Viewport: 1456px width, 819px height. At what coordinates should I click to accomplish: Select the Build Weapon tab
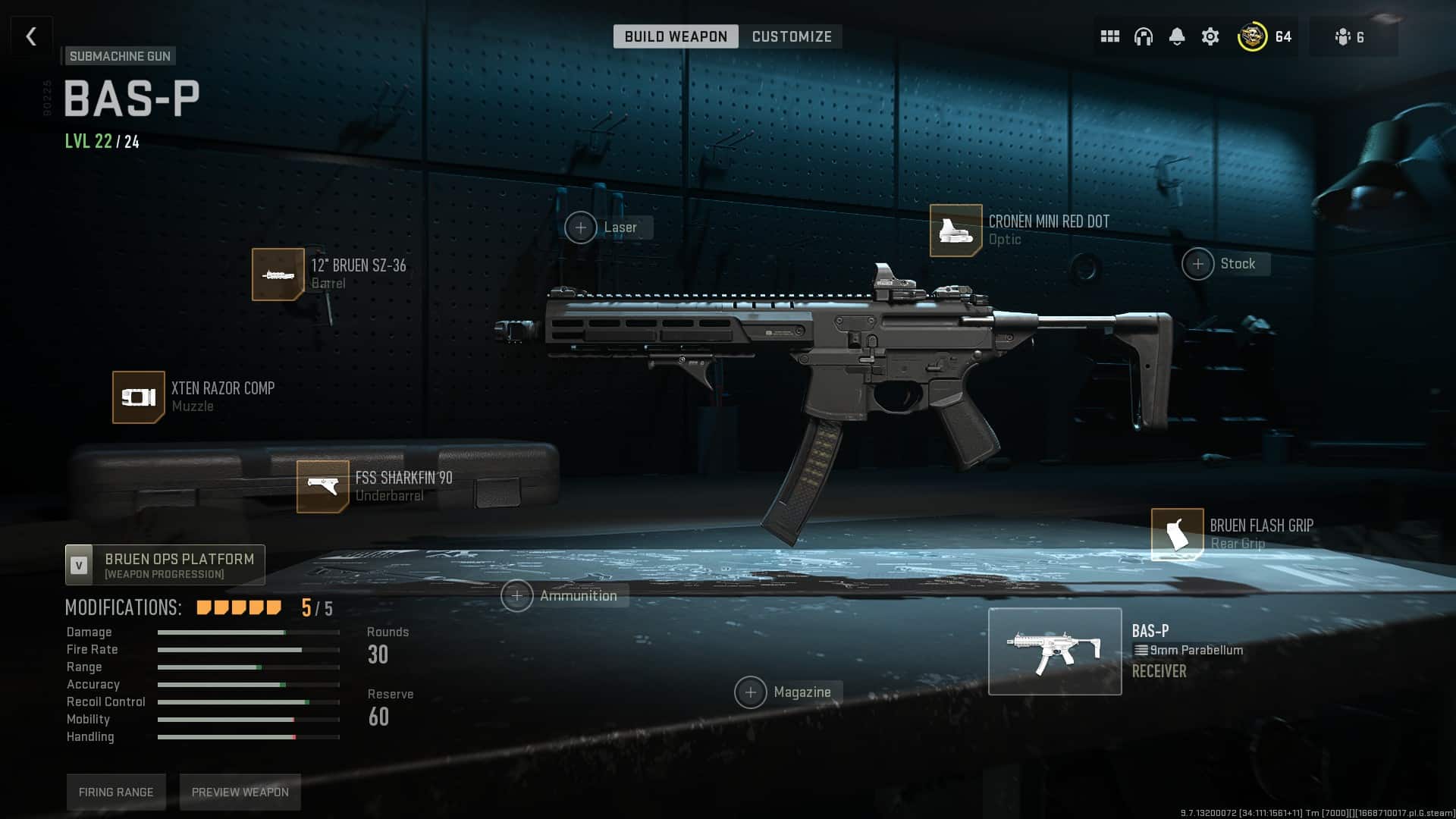tap(676, 36)
